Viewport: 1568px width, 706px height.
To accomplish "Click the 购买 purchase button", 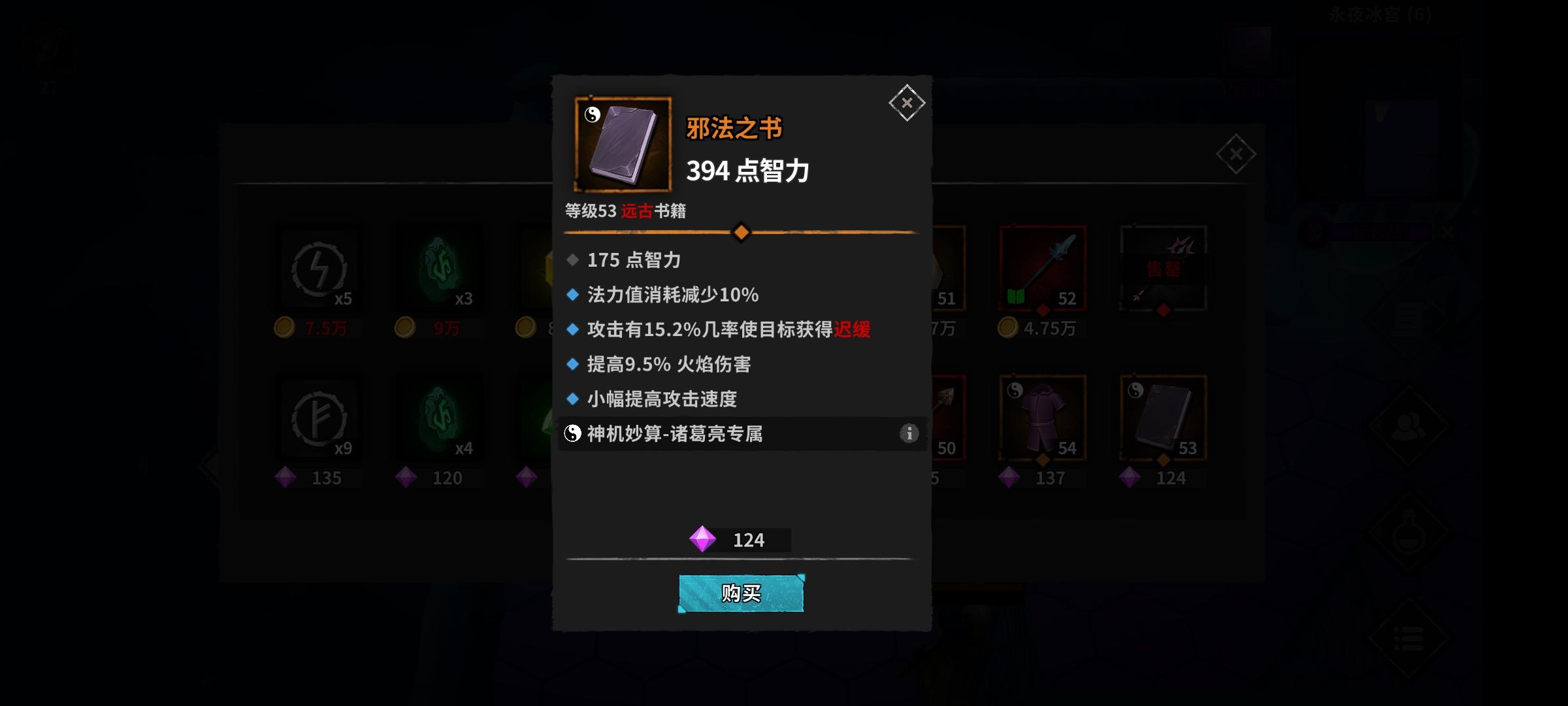I will tap(741, 595).
